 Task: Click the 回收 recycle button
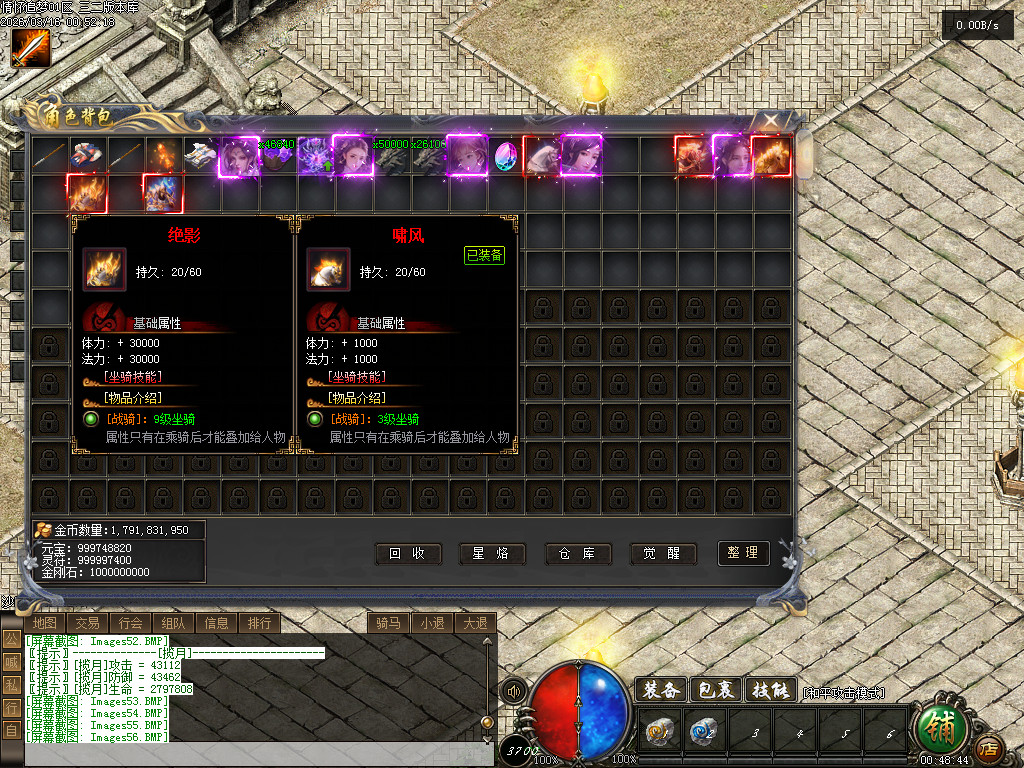point(408,553)
